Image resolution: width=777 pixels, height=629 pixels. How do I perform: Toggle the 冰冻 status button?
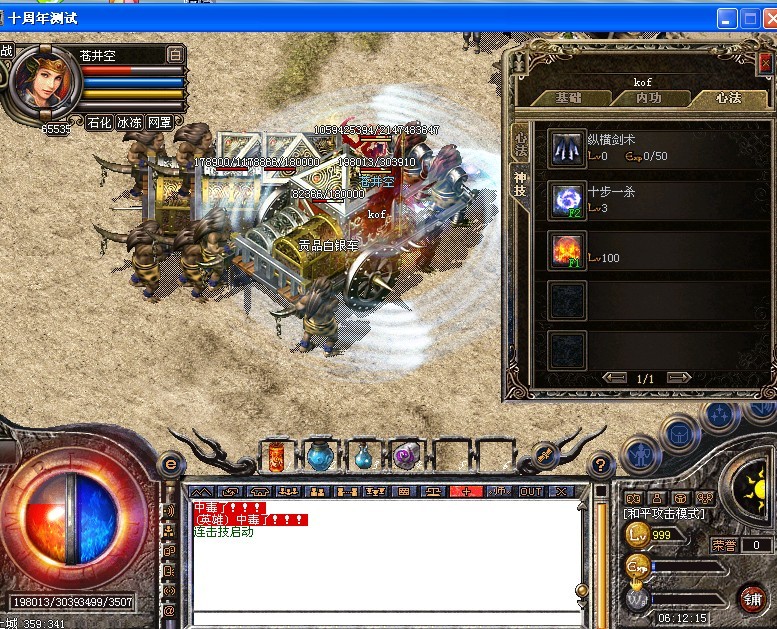129,122
